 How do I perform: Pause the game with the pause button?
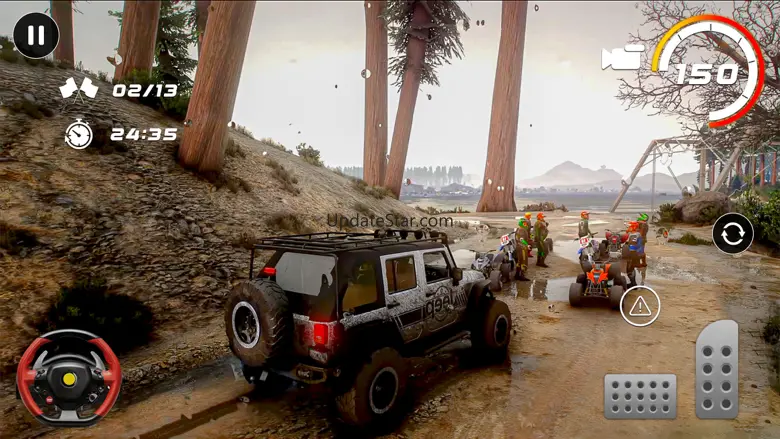click(x=36, y=36)
